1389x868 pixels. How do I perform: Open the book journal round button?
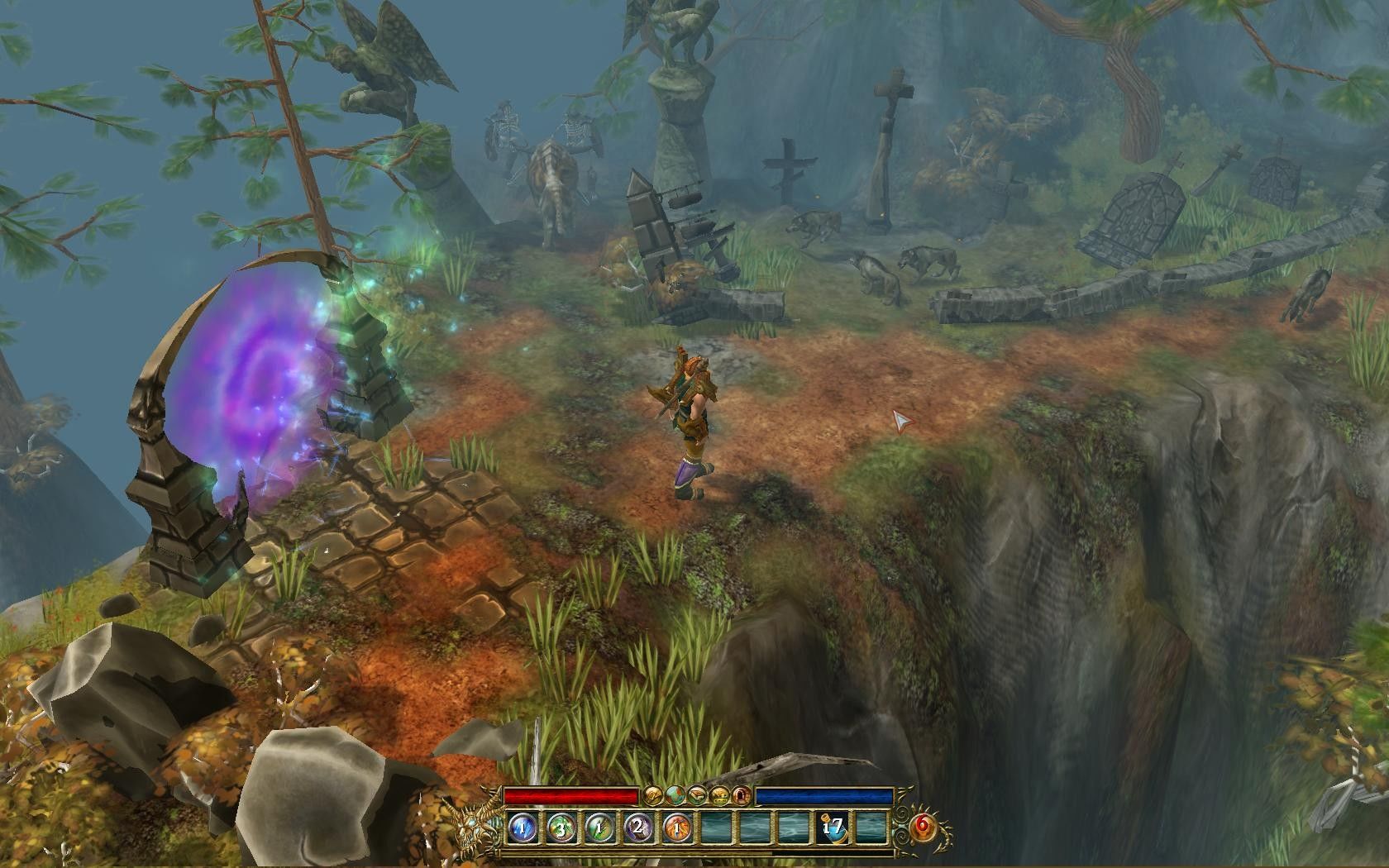tap(698, 796)
